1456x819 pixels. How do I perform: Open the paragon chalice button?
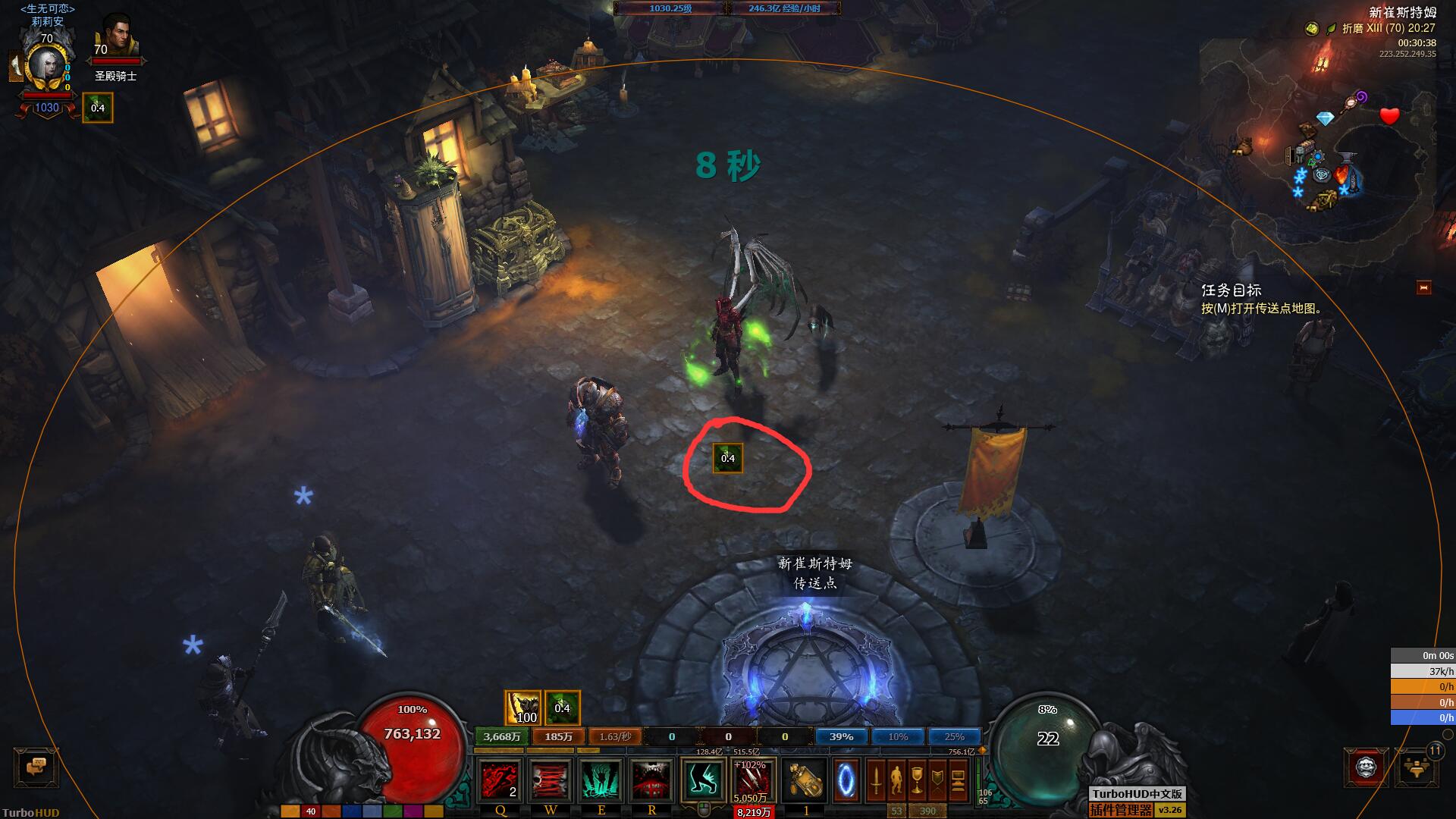(917, 780)
